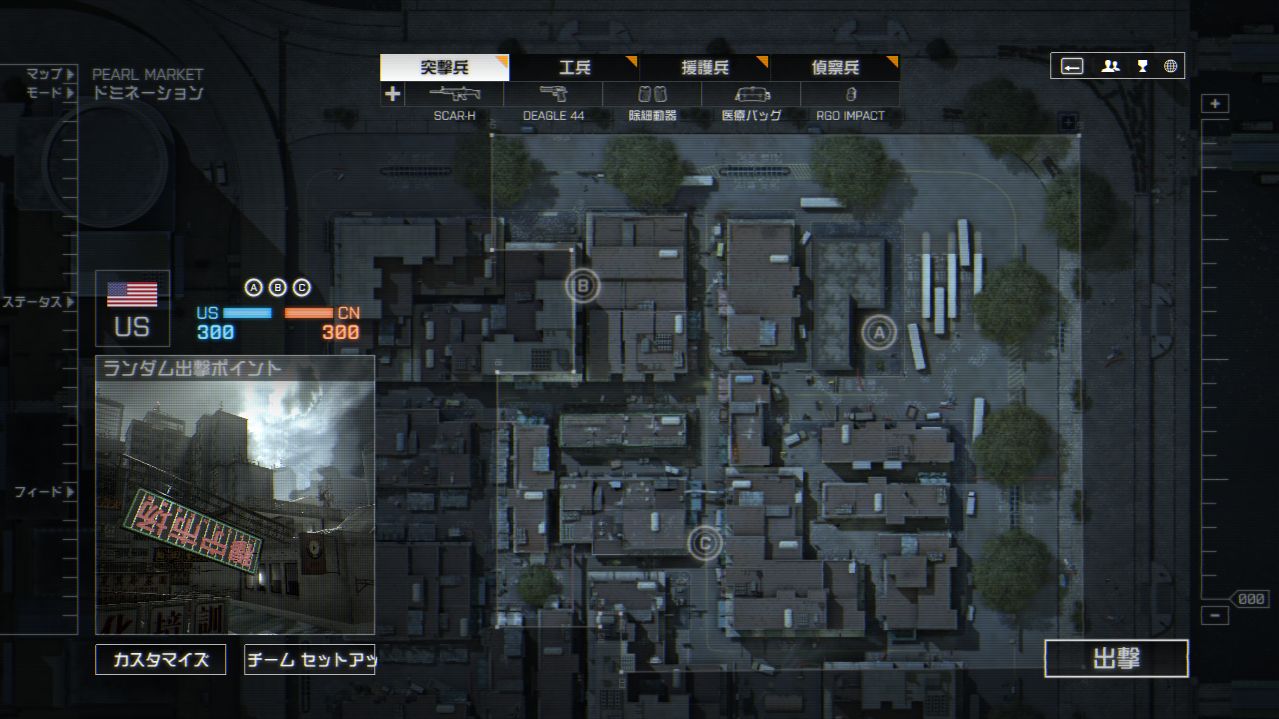The image size is (1279, 719).
Task: Click the back arrow icon at top right
Action: (x=1072, y=67)
